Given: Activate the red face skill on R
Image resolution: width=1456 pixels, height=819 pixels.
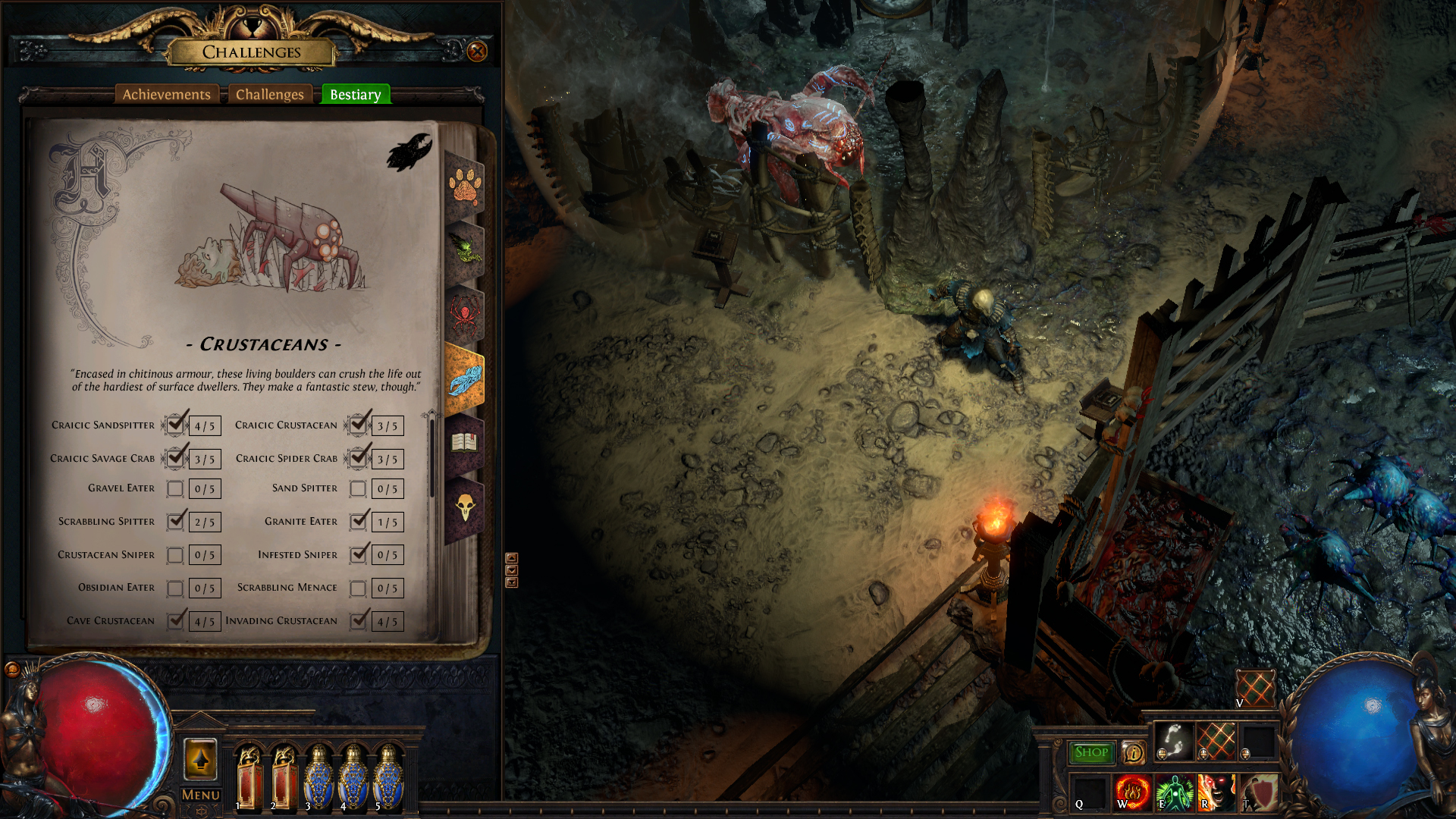Looking at the screenshot, I should click(1216, 792).
